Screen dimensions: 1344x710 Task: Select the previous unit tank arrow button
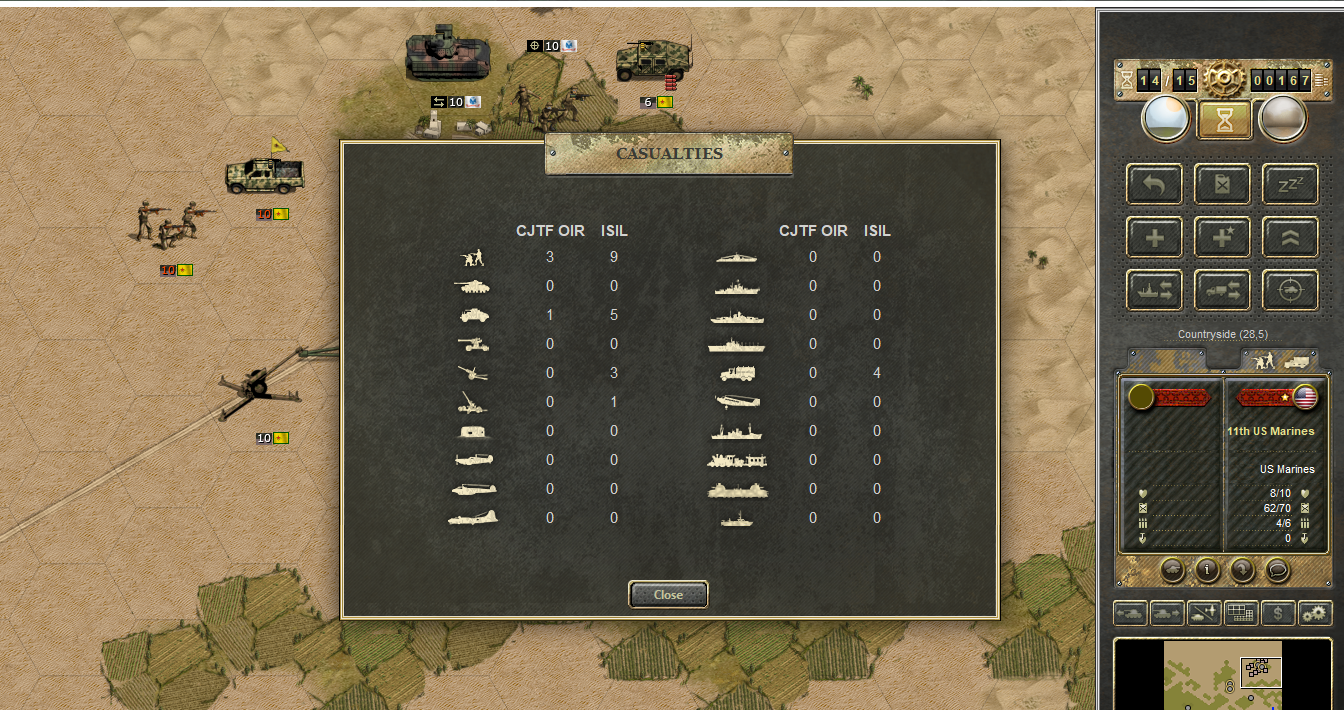click(x=1130, y=613)
